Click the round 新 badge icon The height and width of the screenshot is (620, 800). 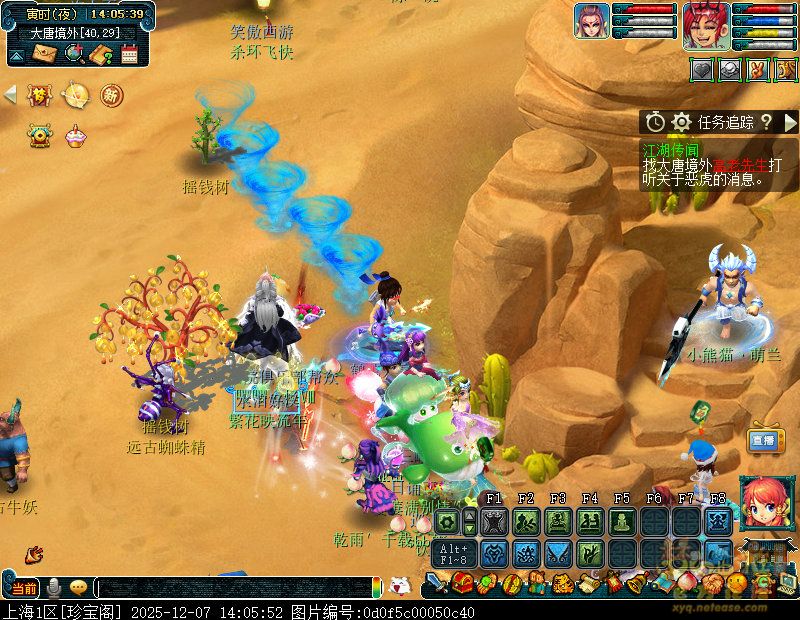111,95
